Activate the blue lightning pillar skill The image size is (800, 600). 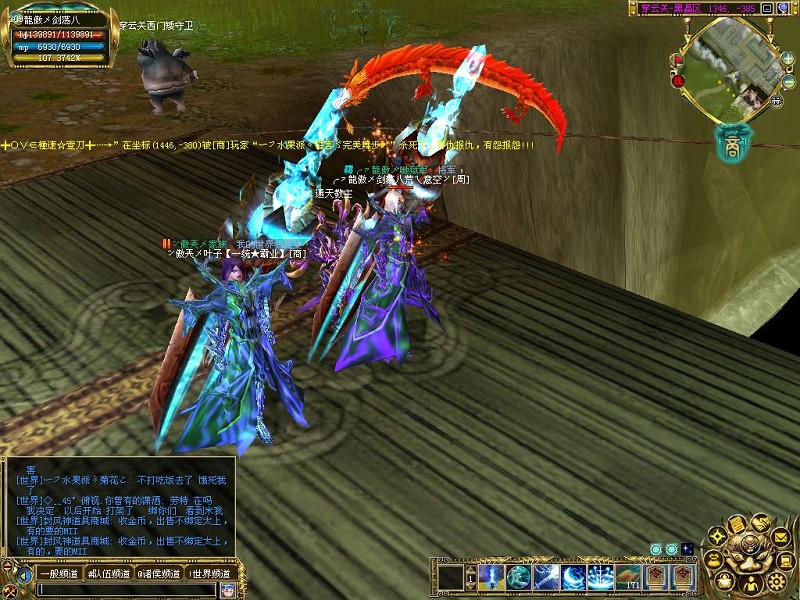[492, 577]
